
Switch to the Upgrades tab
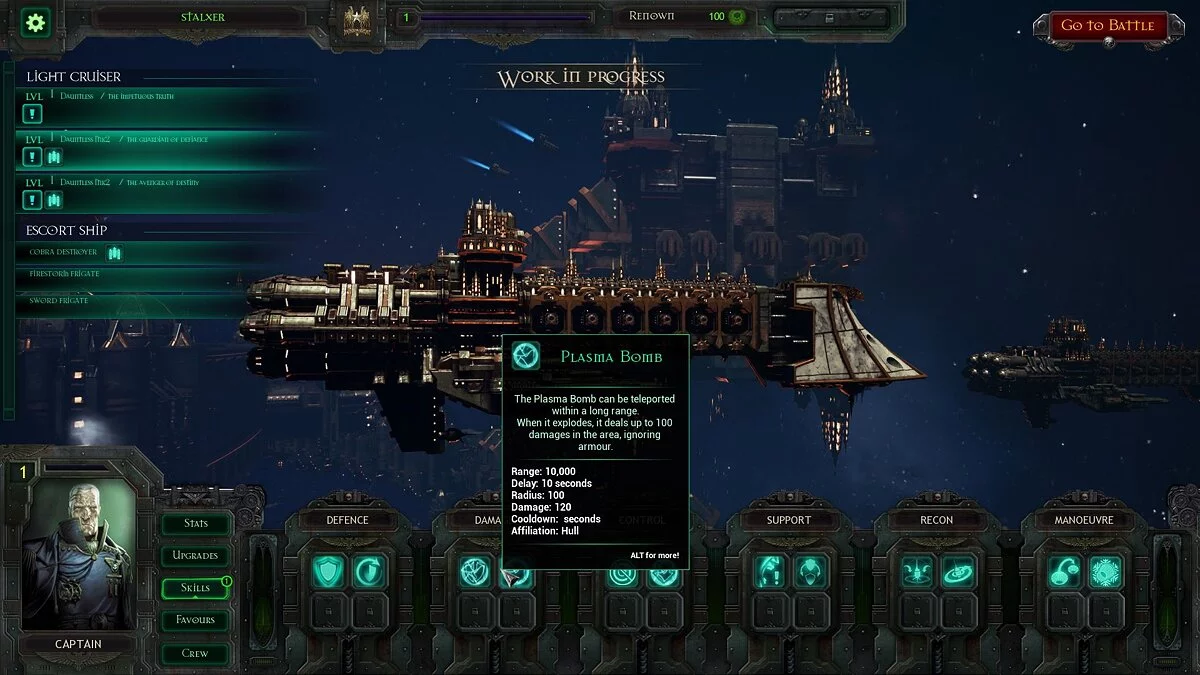(x=196, y=555)
